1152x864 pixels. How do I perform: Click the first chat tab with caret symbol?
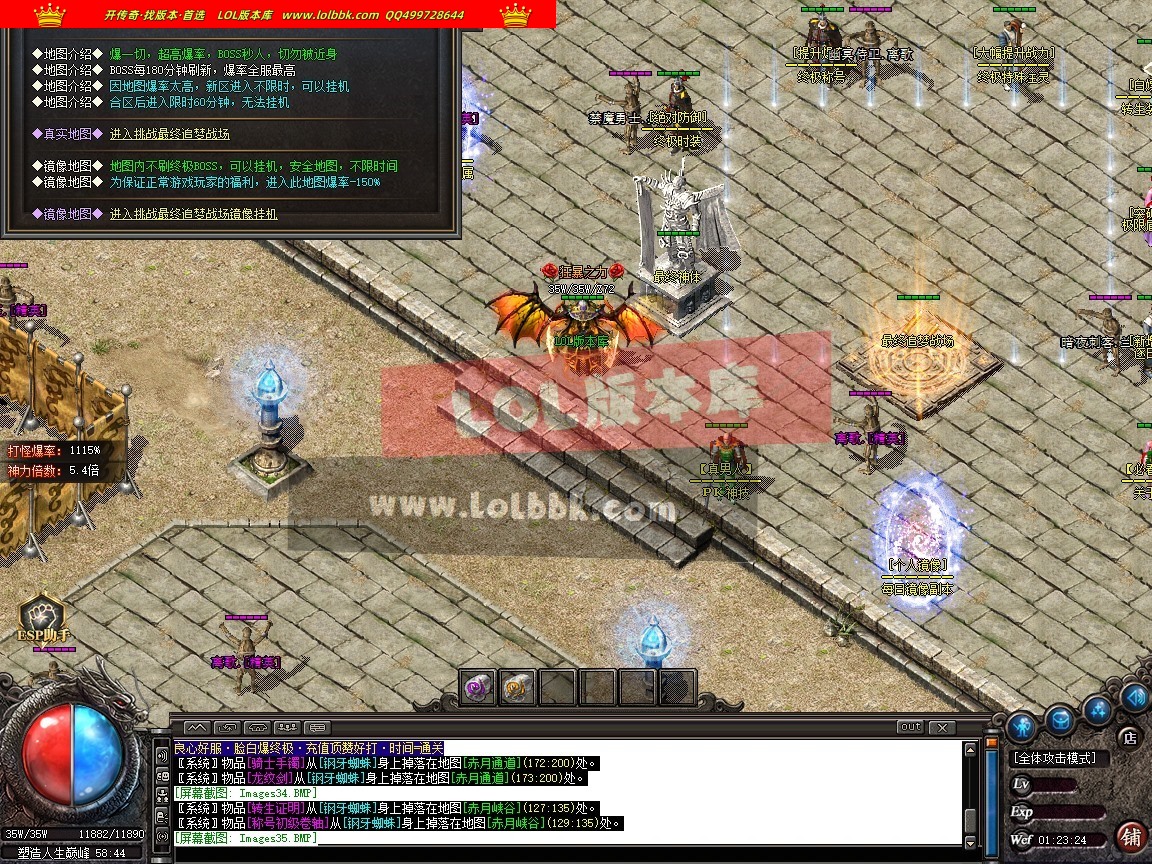point(197,727)
